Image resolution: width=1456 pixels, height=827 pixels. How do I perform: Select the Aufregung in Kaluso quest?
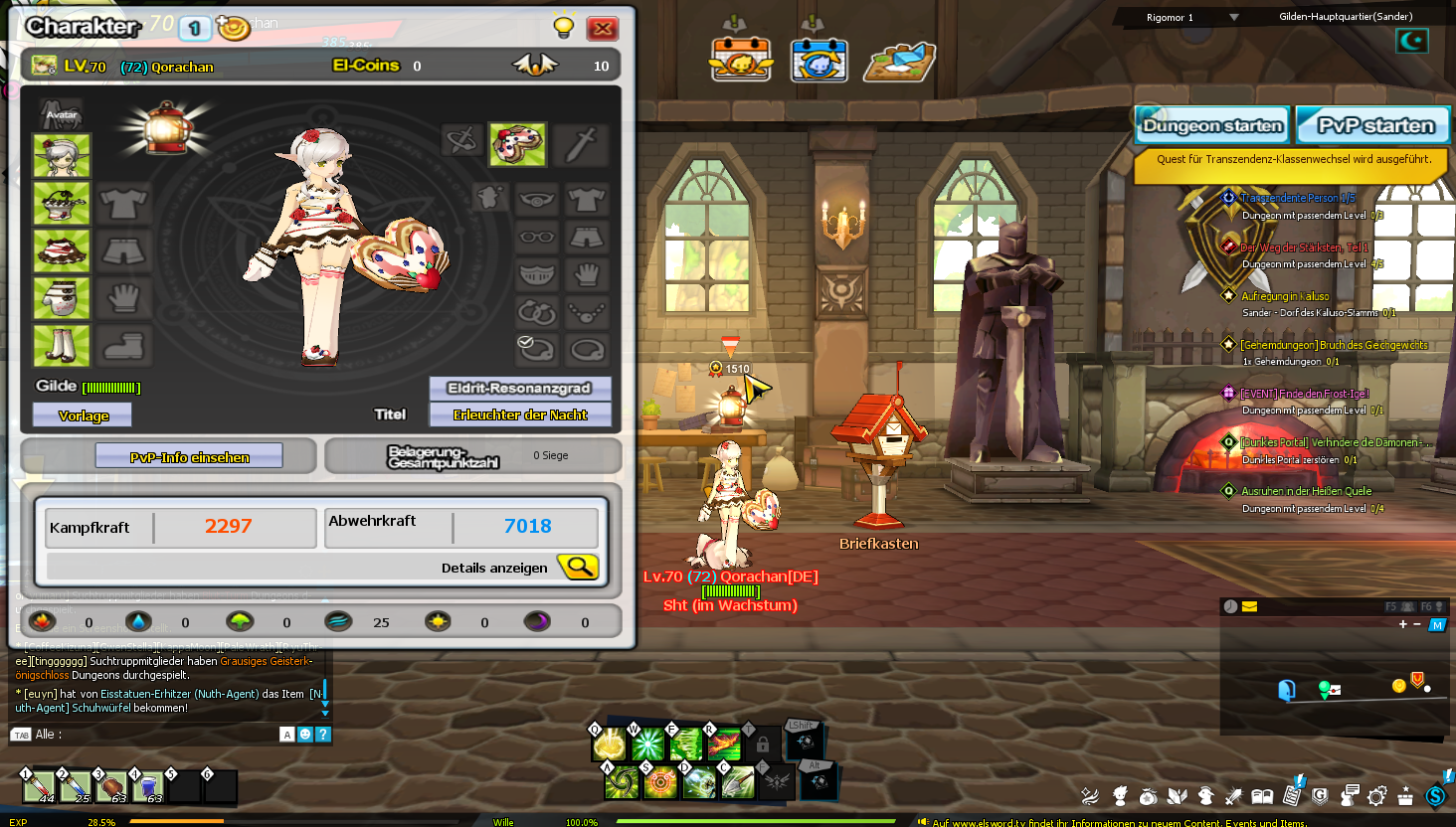coord(1284,296)
